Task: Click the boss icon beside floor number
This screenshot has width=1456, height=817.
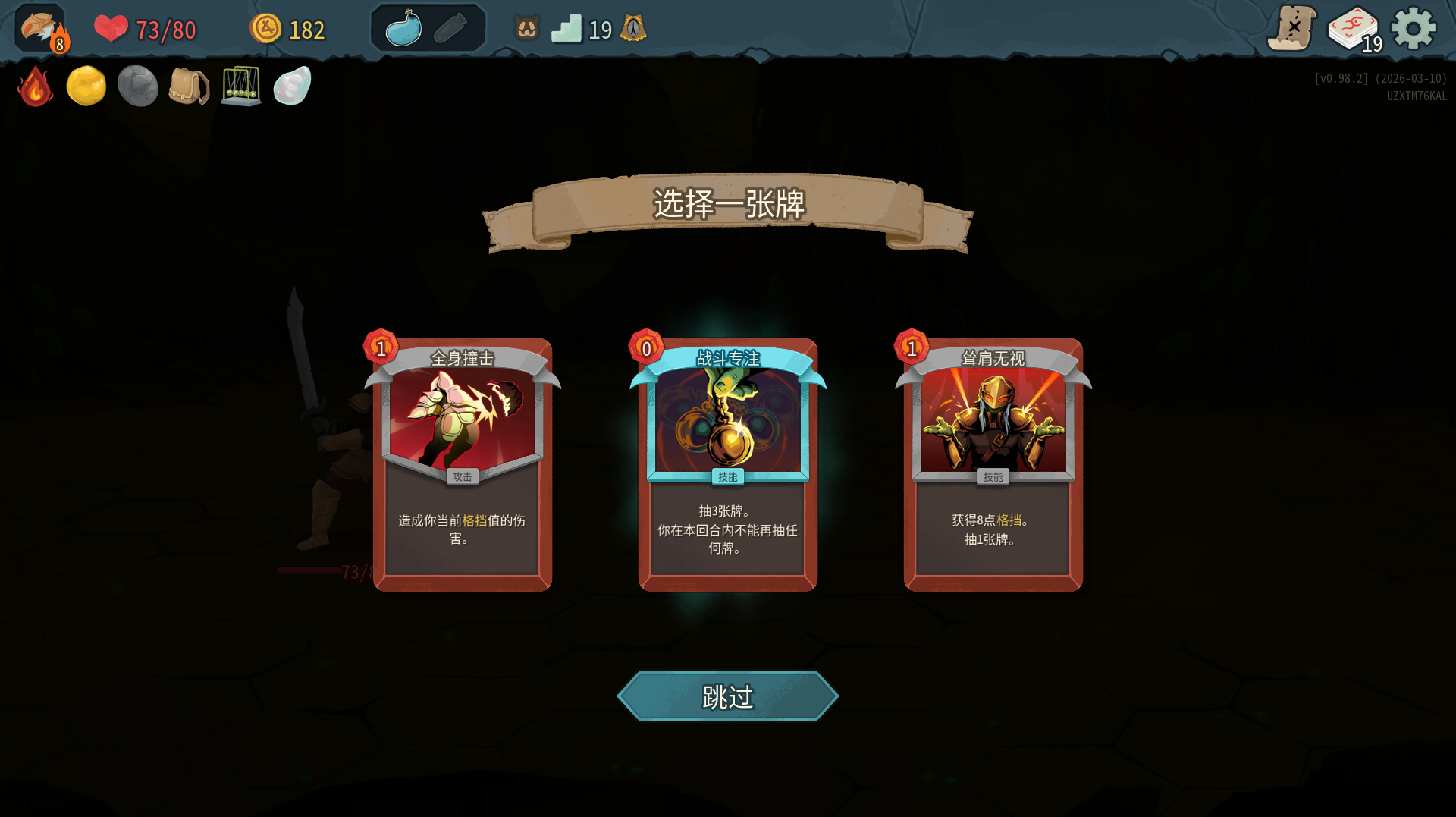Action: (633, 29)
